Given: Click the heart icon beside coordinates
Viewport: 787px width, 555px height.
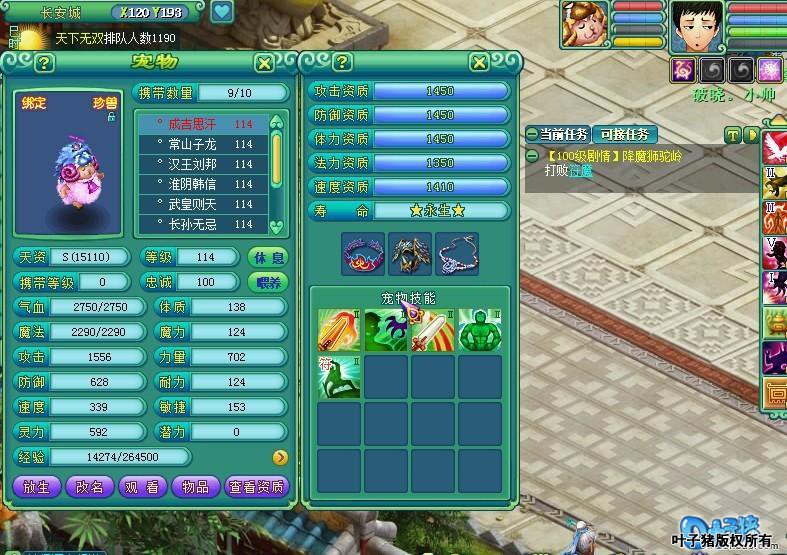Looking at the screenshot, I should click(x=221, y=12).
